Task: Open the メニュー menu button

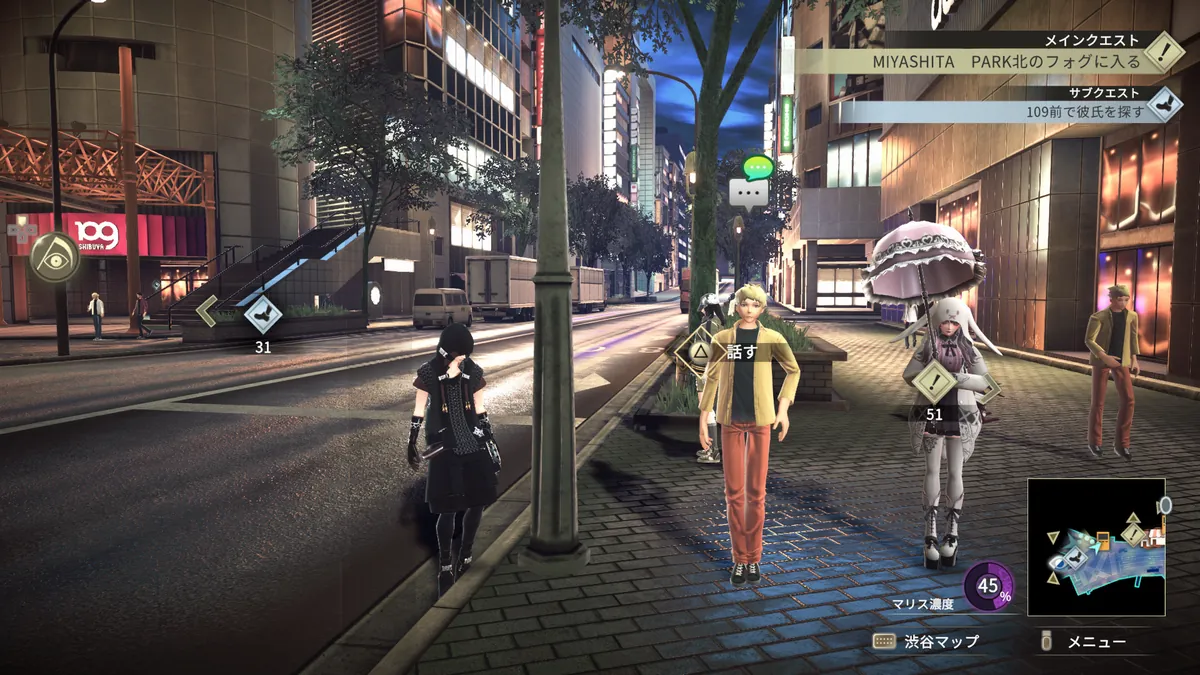Action: (1085, 641)
